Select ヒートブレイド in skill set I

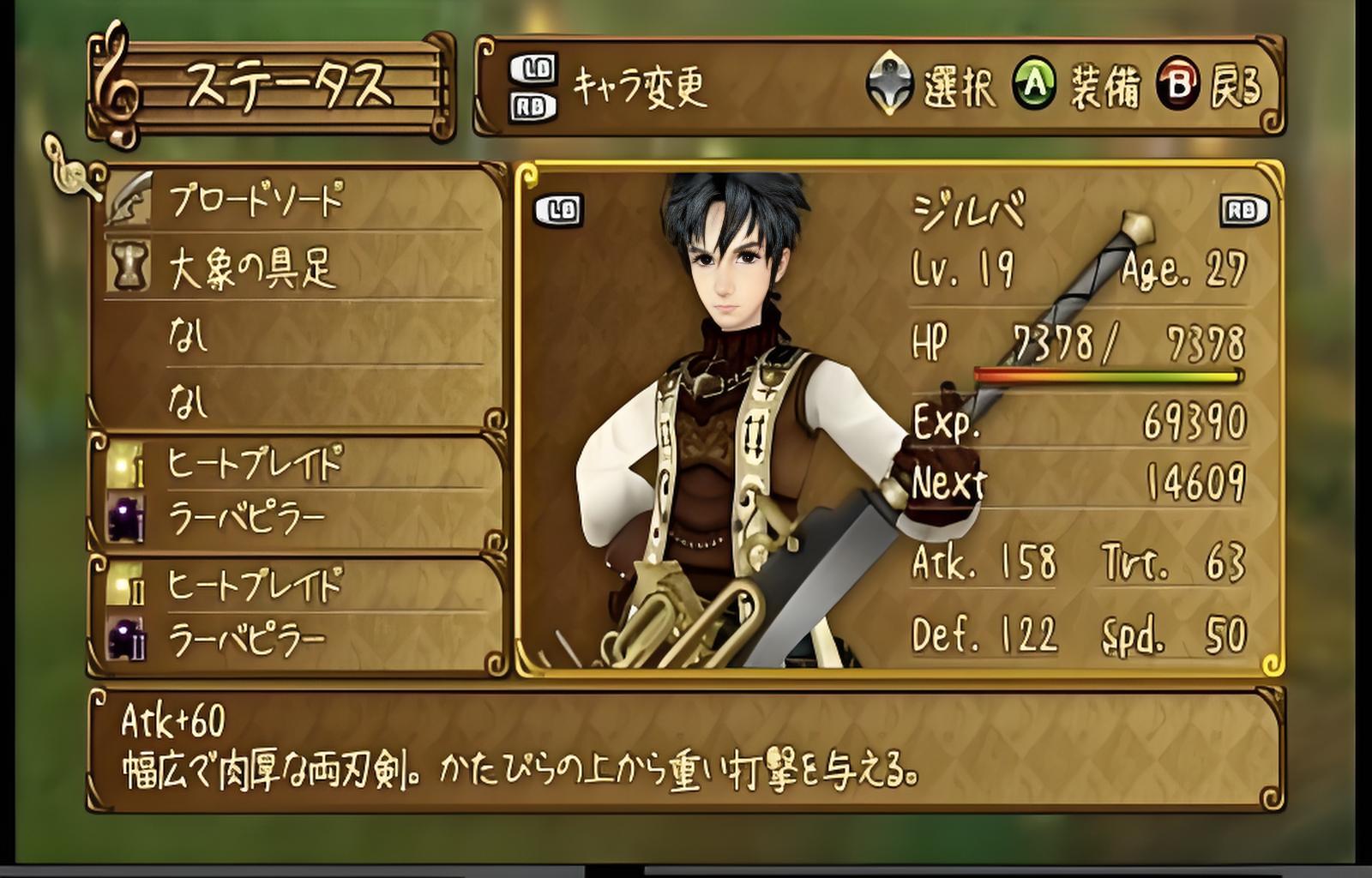[x=255, y=466]
